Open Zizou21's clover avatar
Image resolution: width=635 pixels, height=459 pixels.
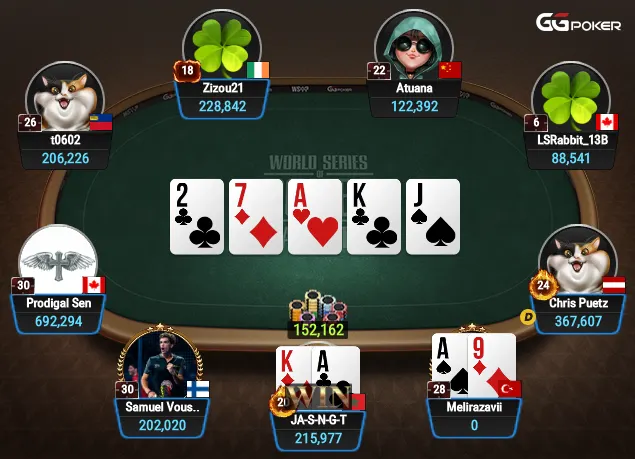(222, 44)
